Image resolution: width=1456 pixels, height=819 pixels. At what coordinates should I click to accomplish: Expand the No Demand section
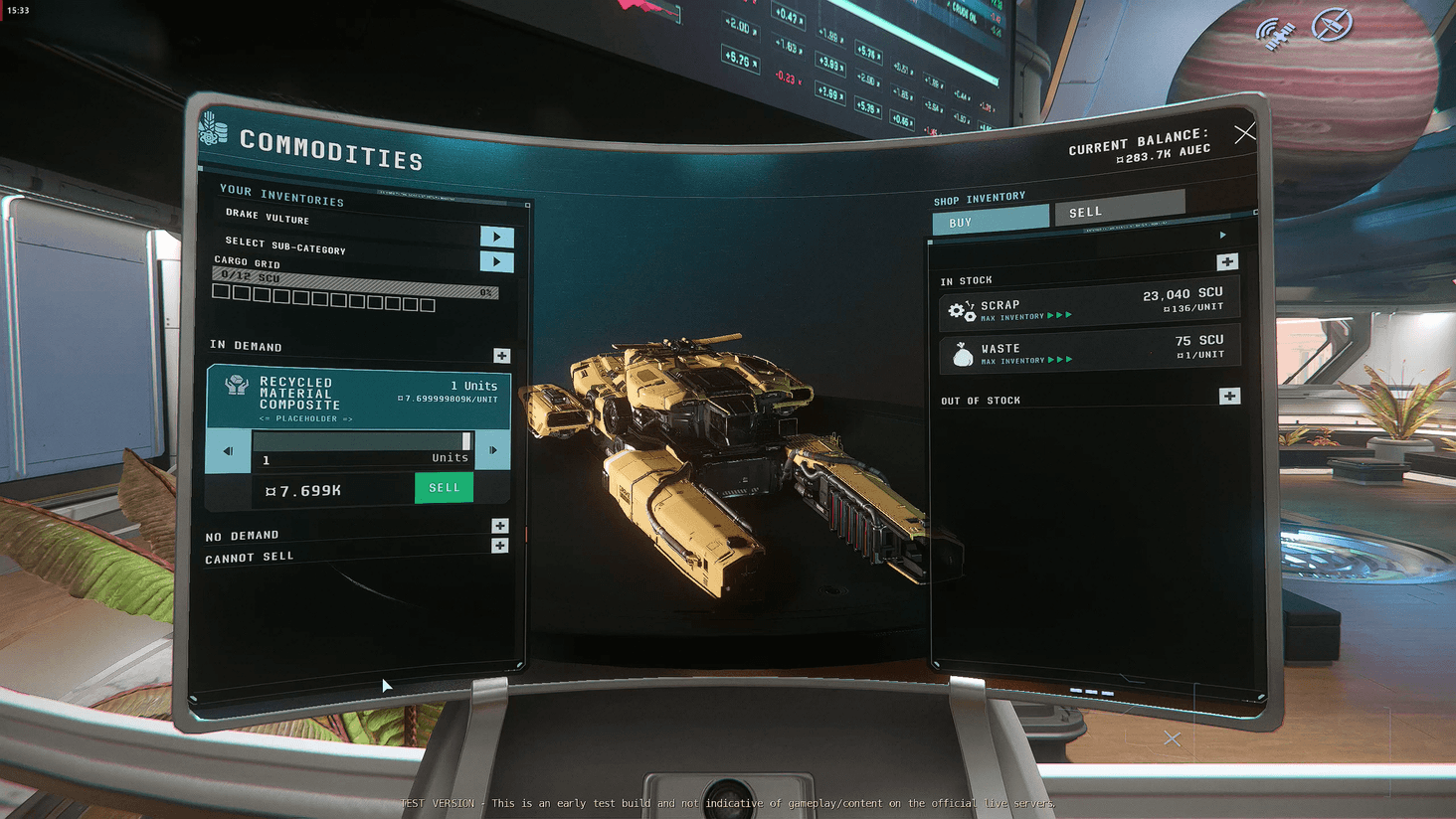point(499,526)
